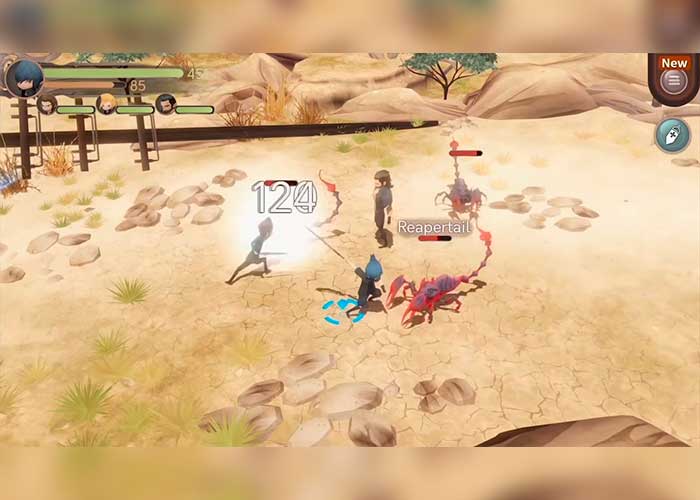Select the blond party member portrait
The width and height of the screenshot is (700, 500).
106,104
